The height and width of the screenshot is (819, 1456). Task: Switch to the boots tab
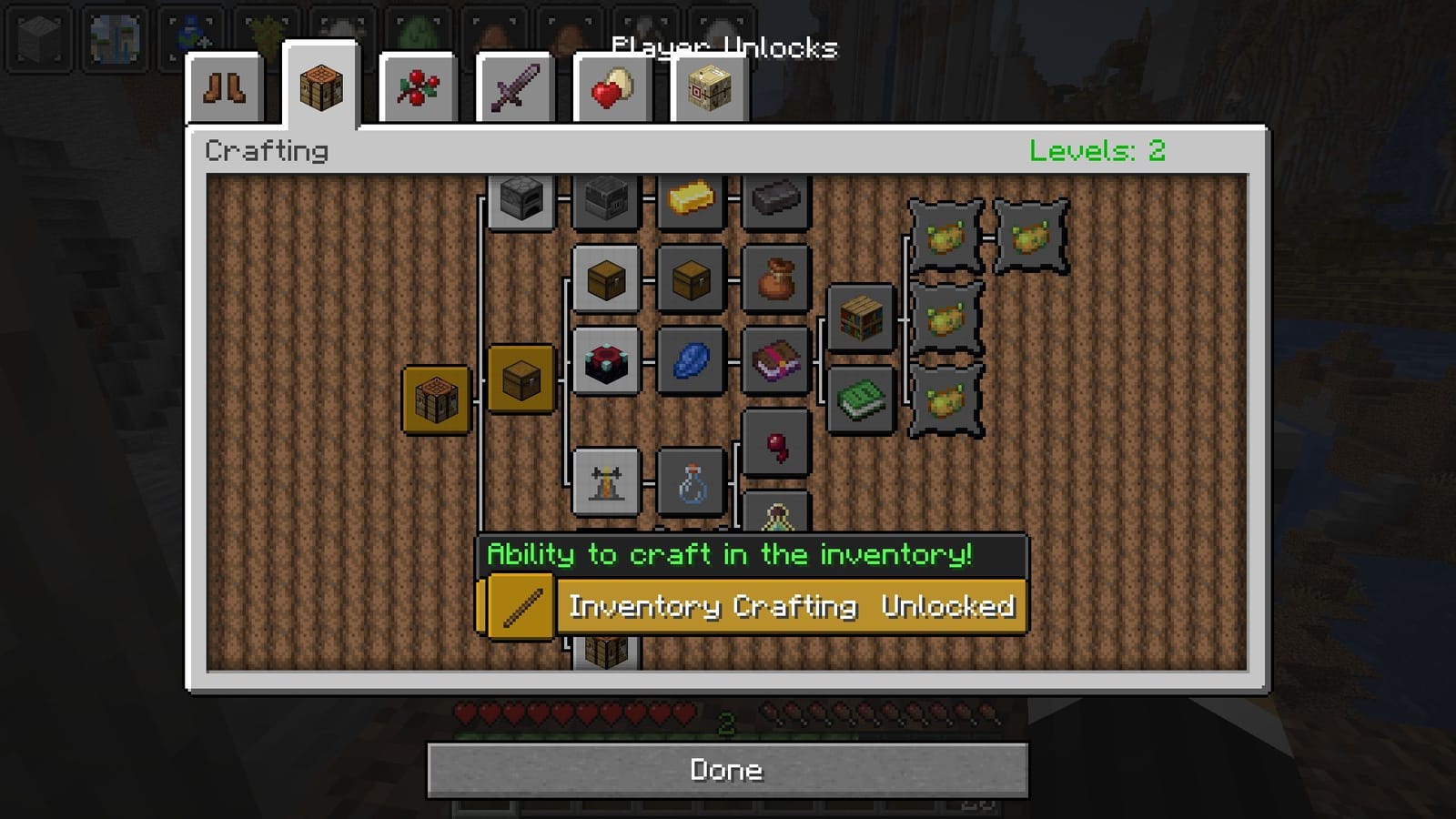tap(227, 88)
